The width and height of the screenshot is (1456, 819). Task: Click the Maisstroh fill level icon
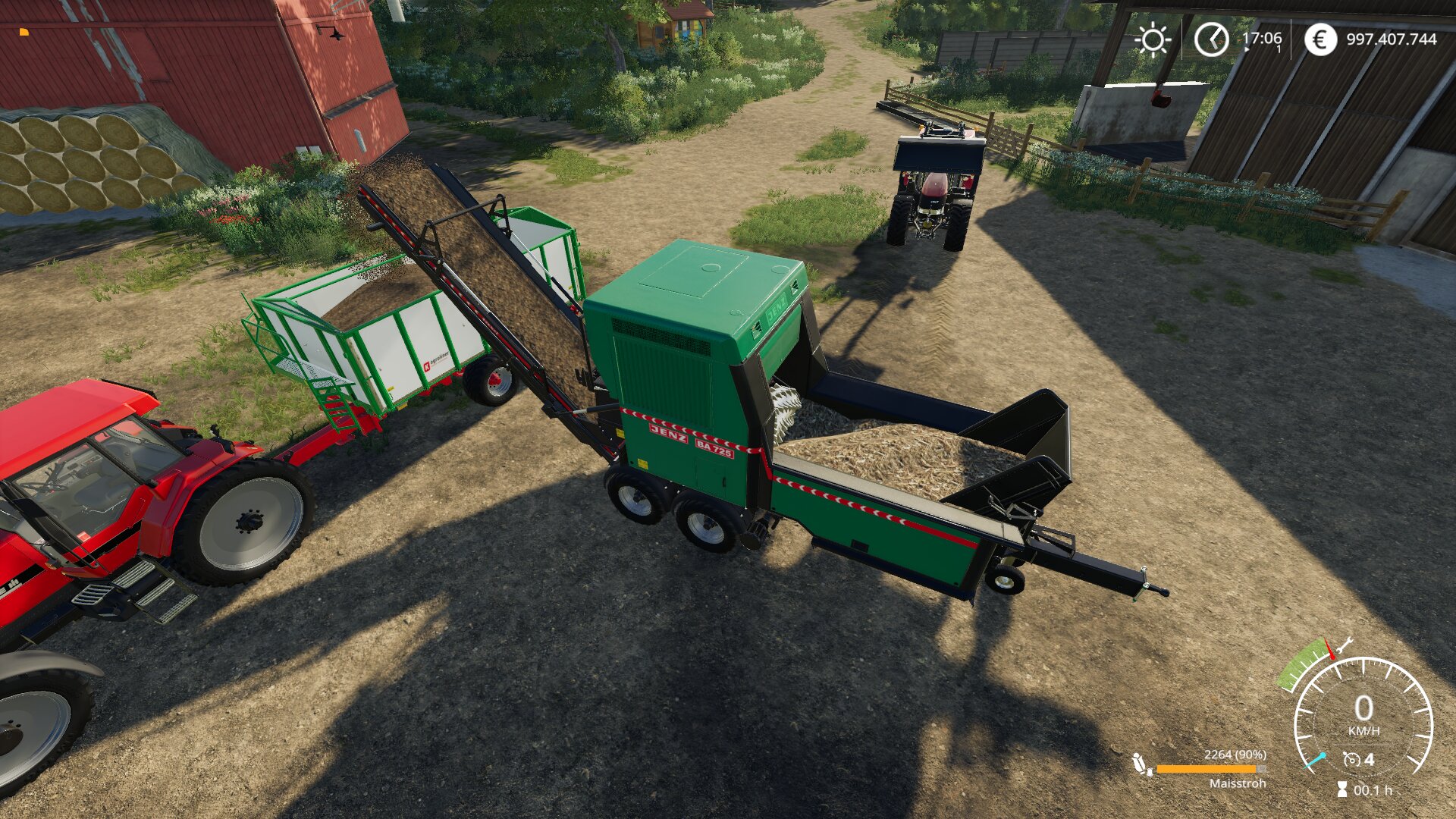tap(1141, 764)
